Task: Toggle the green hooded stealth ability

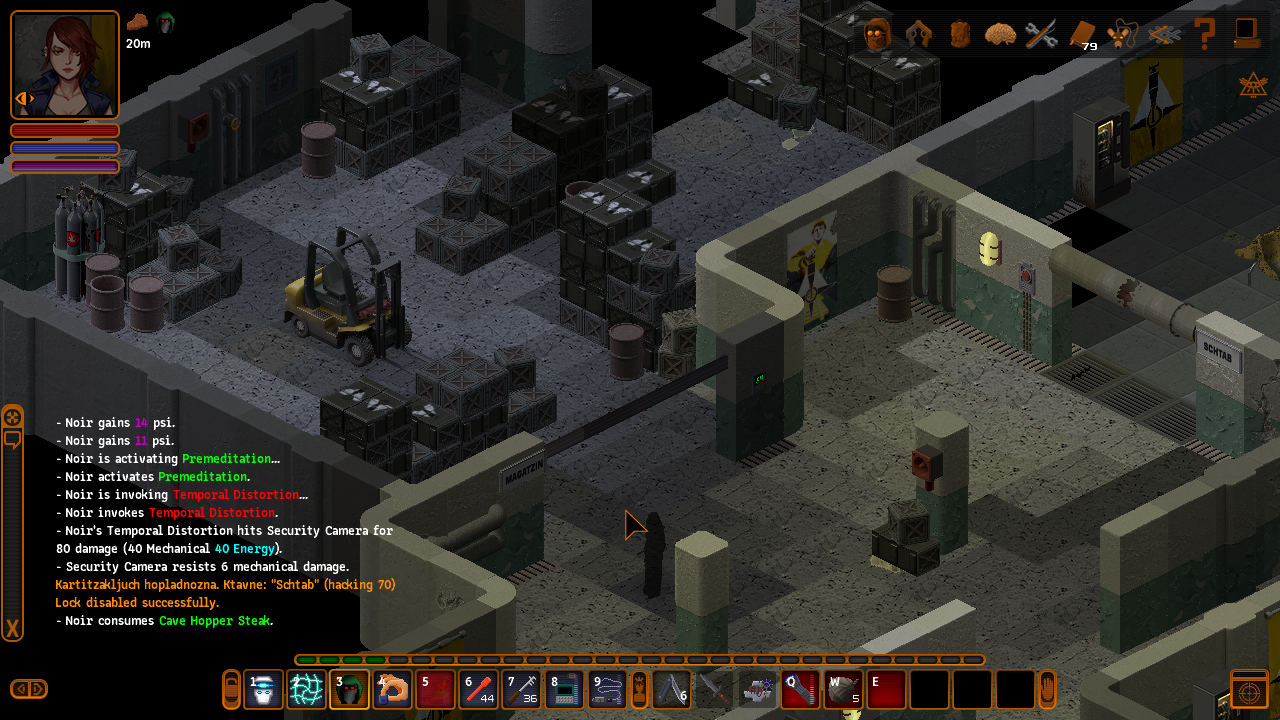Action: click(350, 690)
